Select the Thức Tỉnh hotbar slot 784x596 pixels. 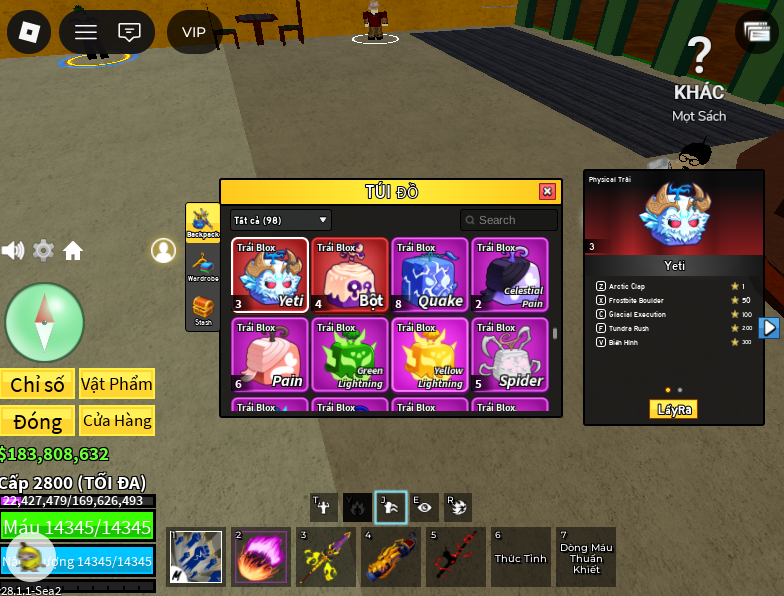tap(520, 557)
